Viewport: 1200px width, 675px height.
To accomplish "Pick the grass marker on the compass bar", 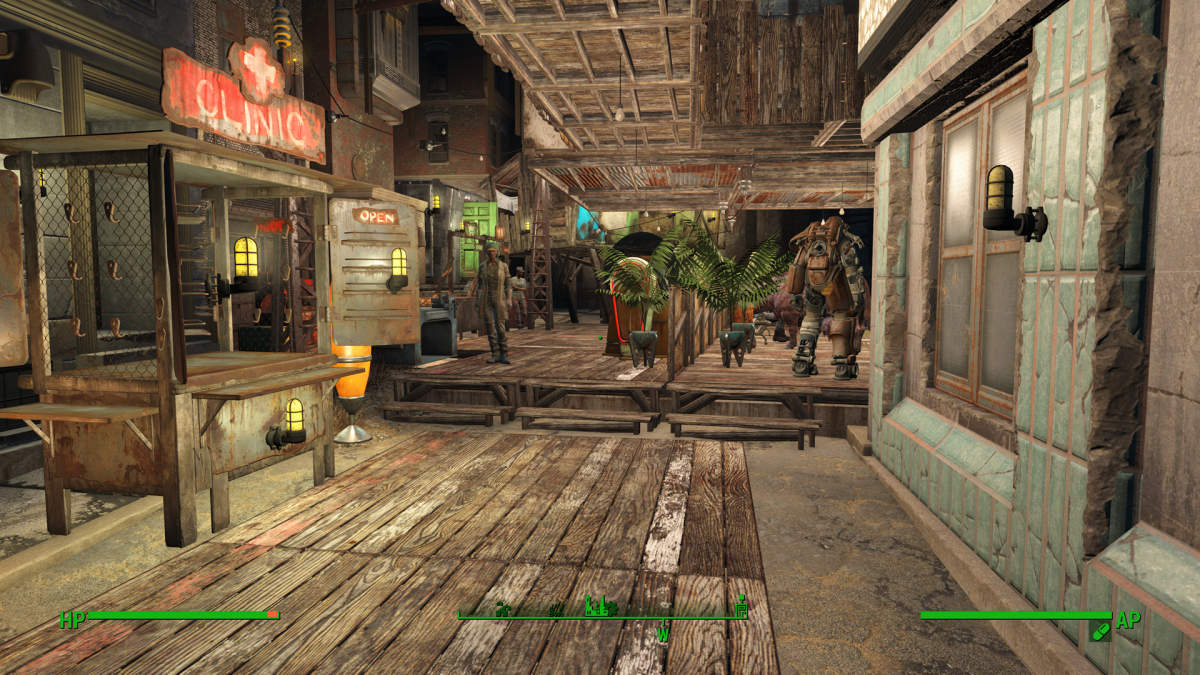I will (556, 608).
